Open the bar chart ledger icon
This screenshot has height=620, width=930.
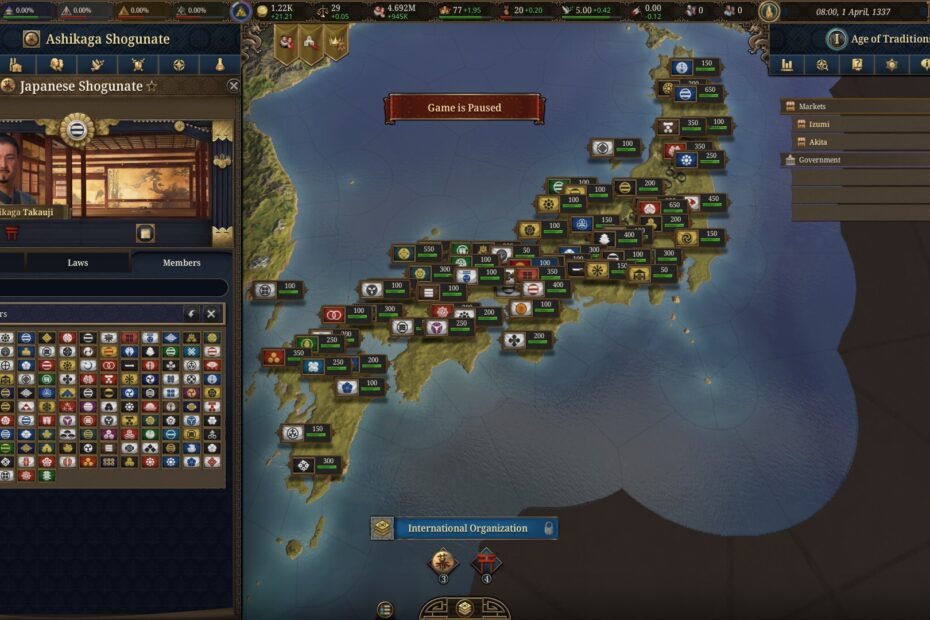click(x=787, y=65)
